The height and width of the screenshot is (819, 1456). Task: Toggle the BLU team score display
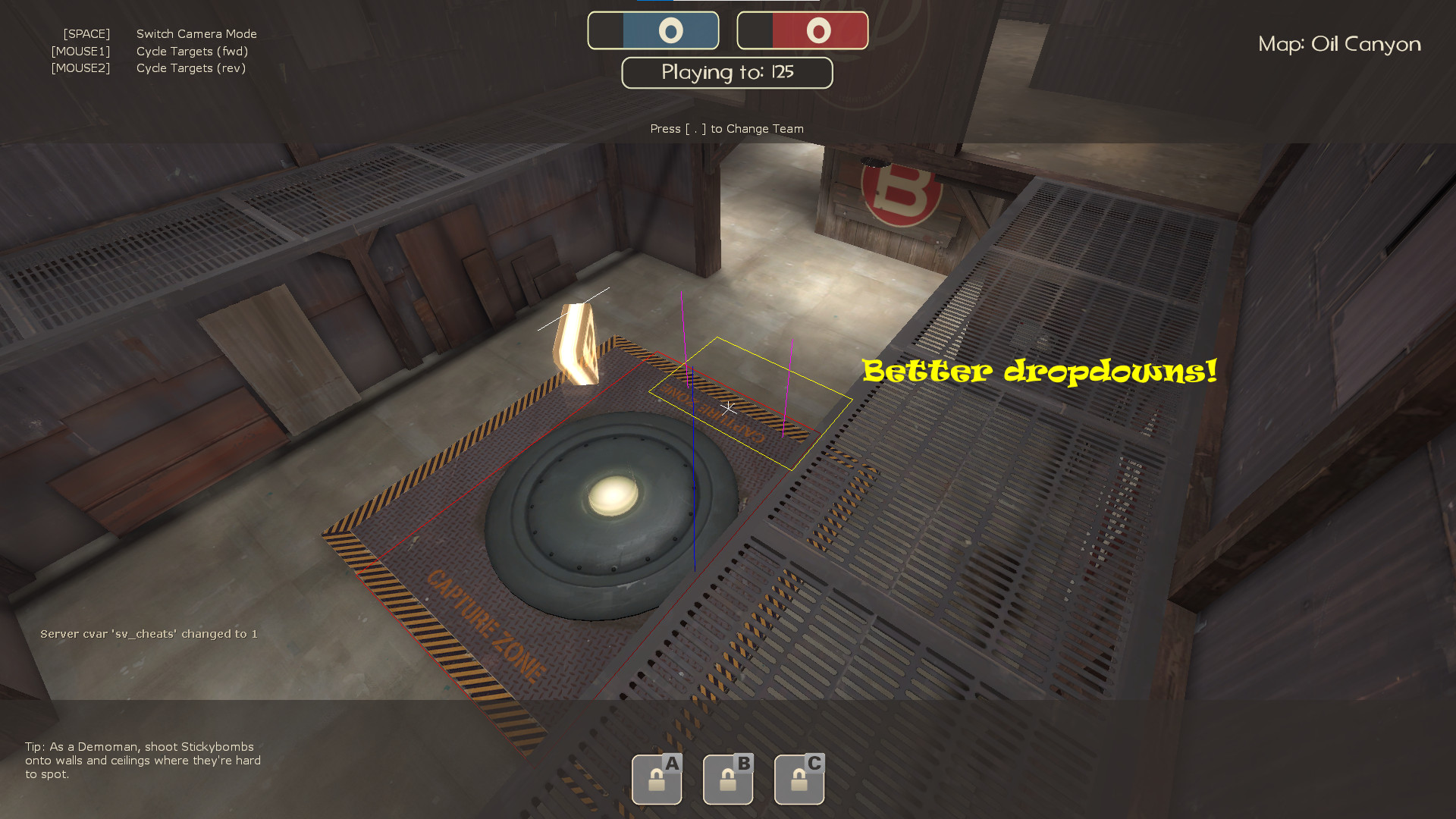tap(653, 30)
